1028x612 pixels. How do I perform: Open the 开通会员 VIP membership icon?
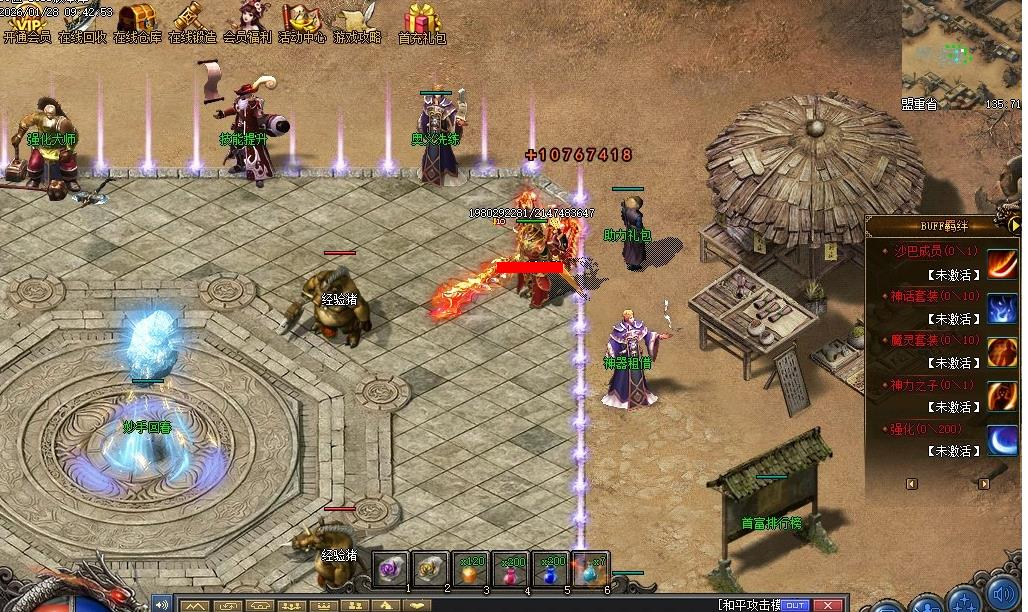click(27, 21)
